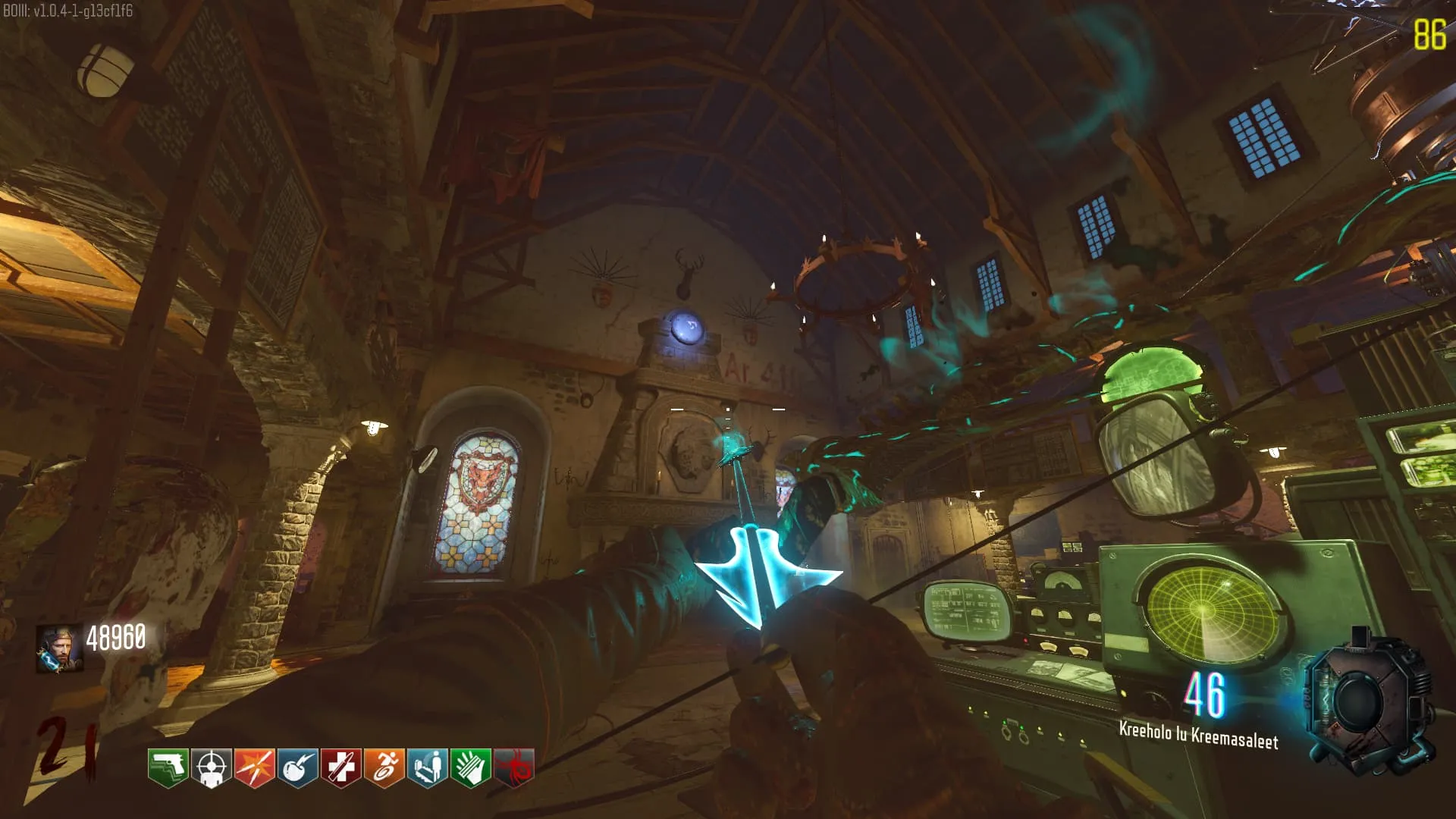
Task: Click the octagonal weapon device icon
Action: (1365, 701)
